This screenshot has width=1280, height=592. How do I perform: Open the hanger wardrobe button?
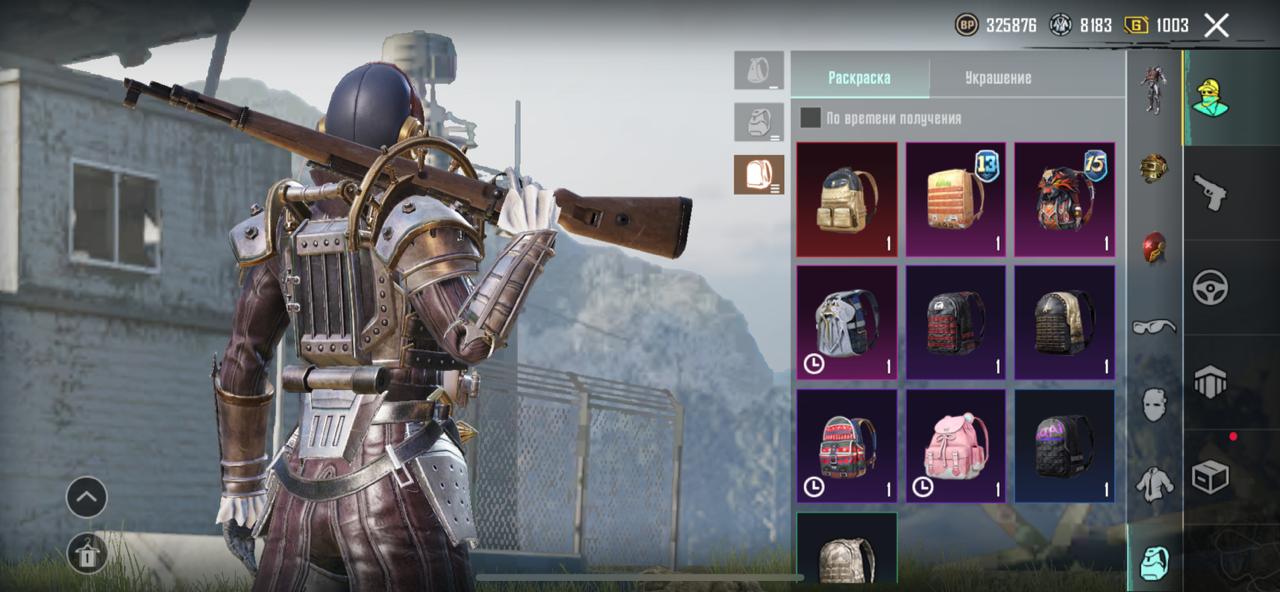pyautogui.click(x=87, y=553)
